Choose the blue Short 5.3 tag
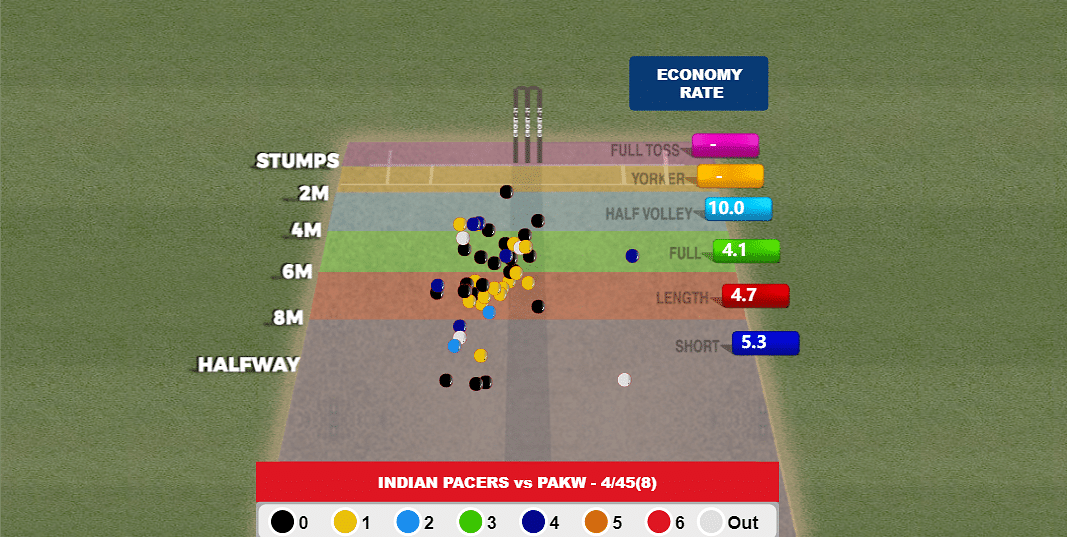This screenshot has height=537, width=1067. point(765,343)
